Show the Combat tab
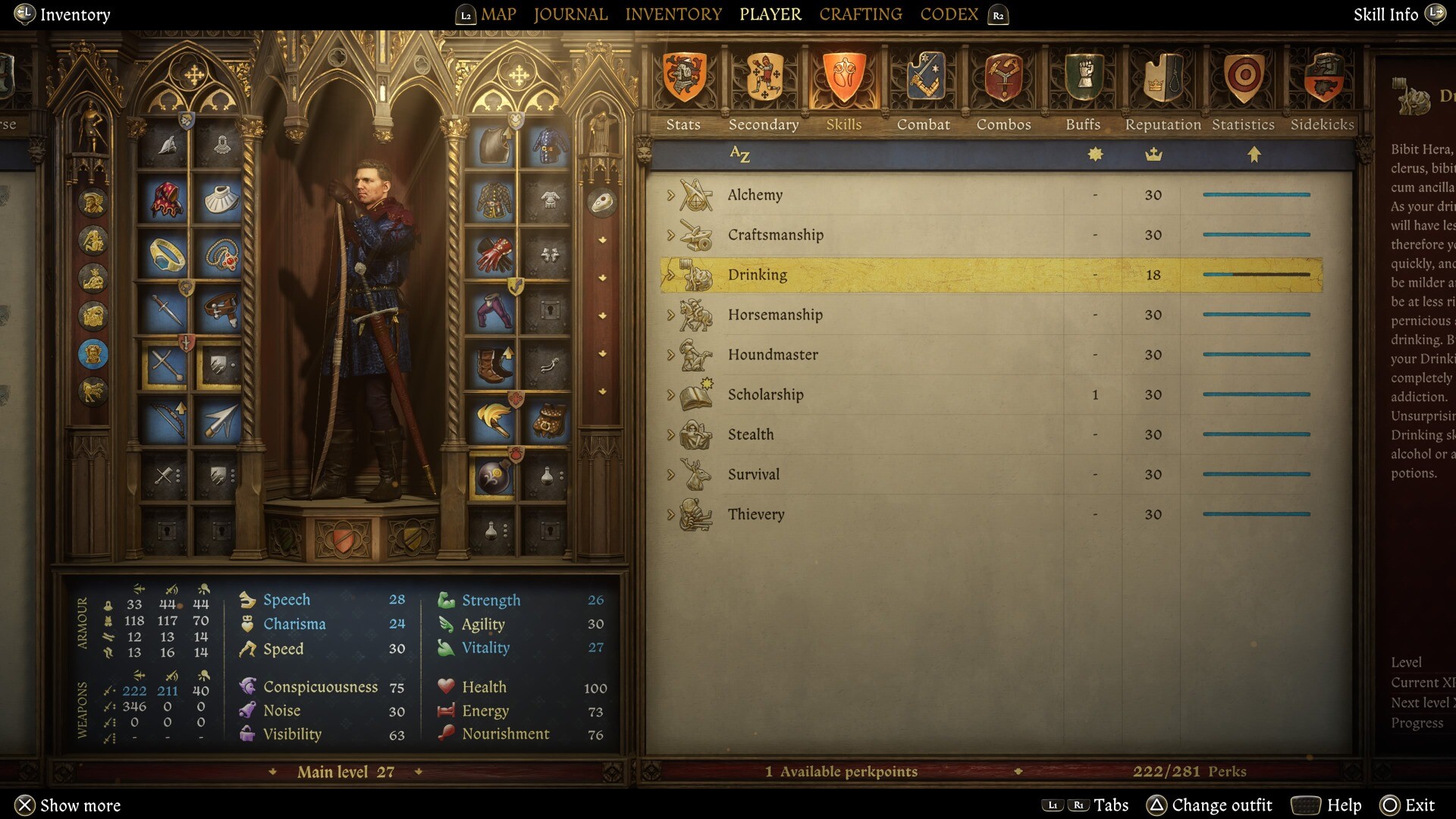This screenshot has width=1456, height=819. coord(924,91)
